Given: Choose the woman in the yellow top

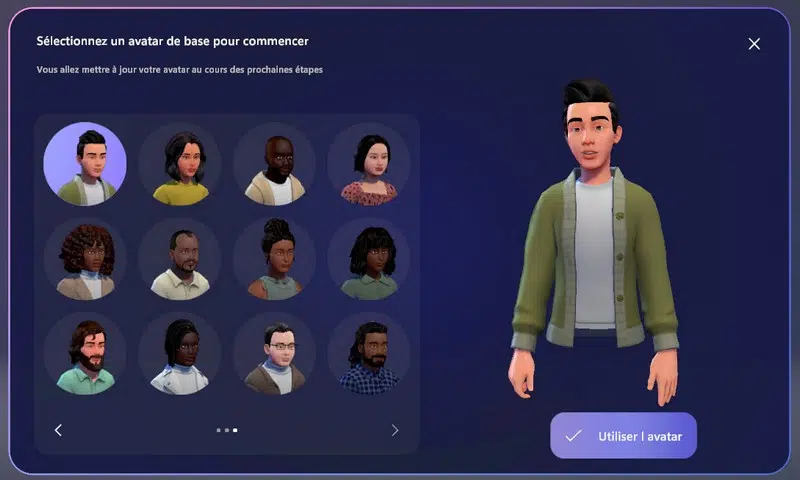Looking at the screenshot, I should (x=180, y=164).
